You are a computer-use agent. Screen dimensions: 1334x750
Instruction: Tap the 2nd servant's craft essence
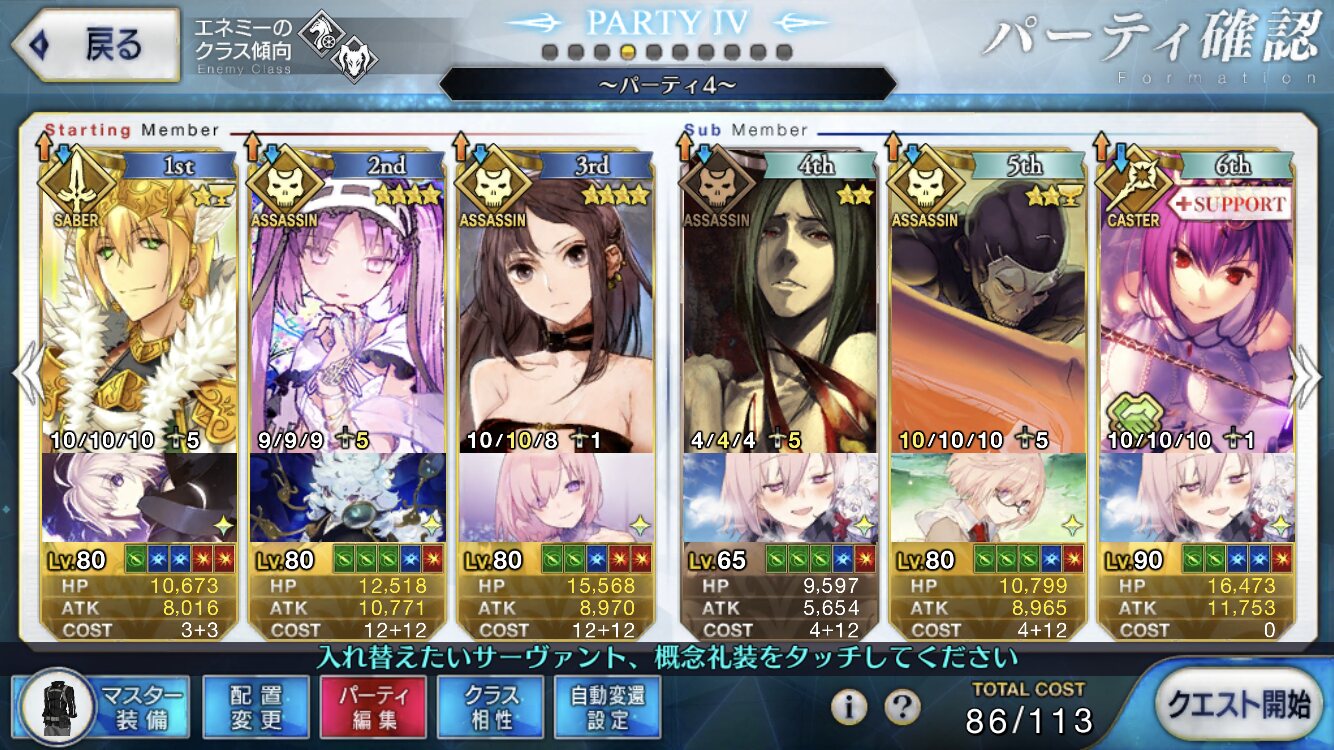[x=347, y=497]
